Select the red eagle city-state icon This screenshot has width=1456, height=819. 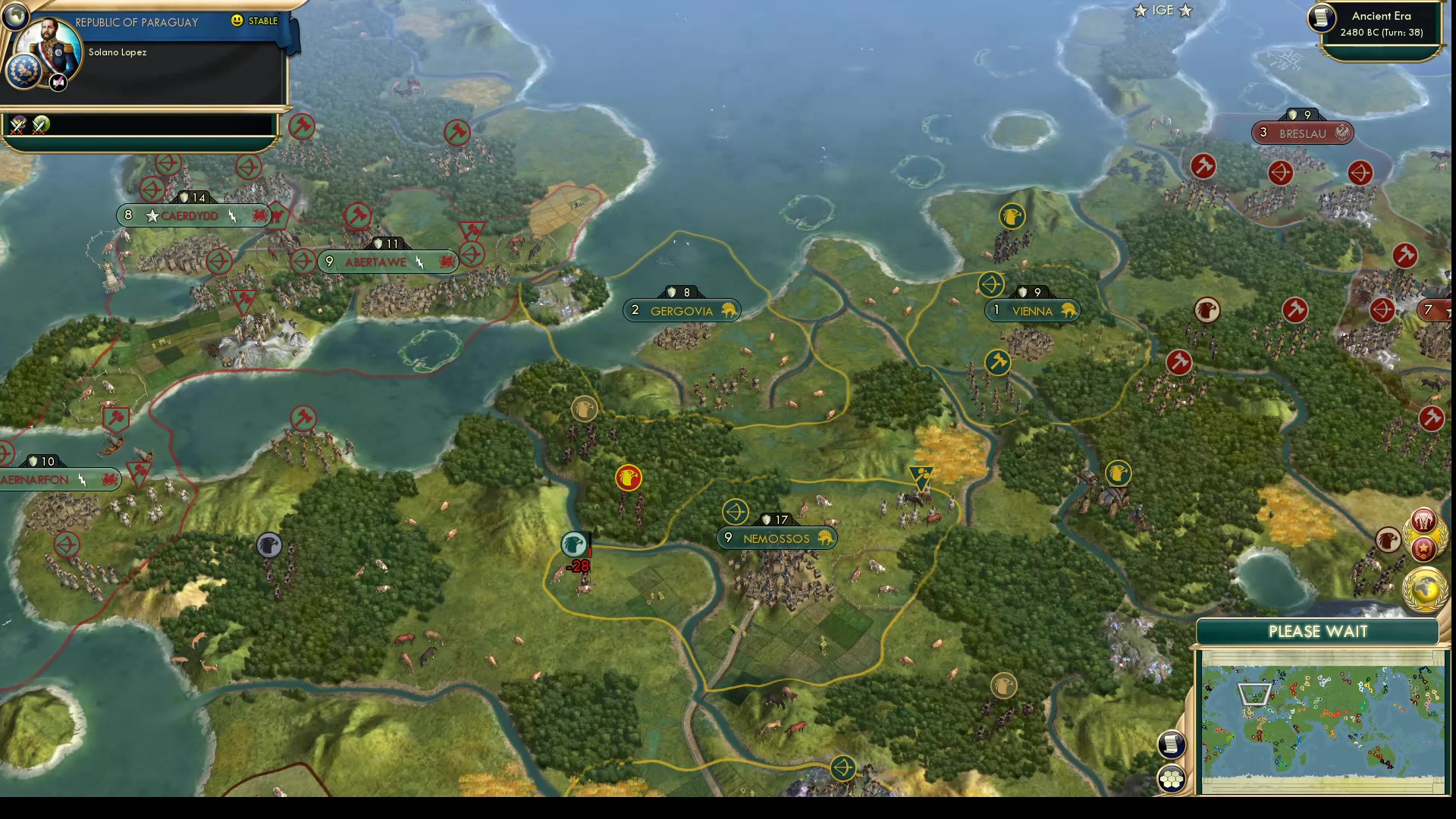point(628,478)
